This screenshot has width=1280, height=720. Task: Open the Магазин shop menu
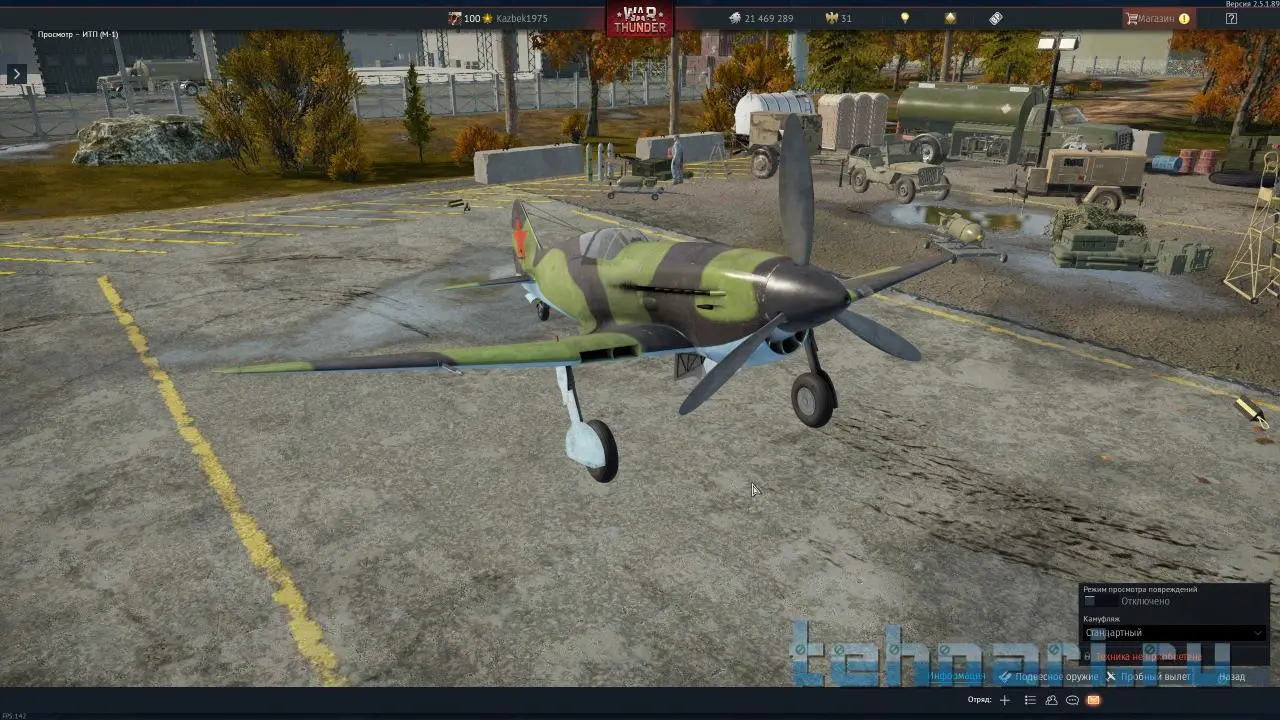click(1157, 18)
